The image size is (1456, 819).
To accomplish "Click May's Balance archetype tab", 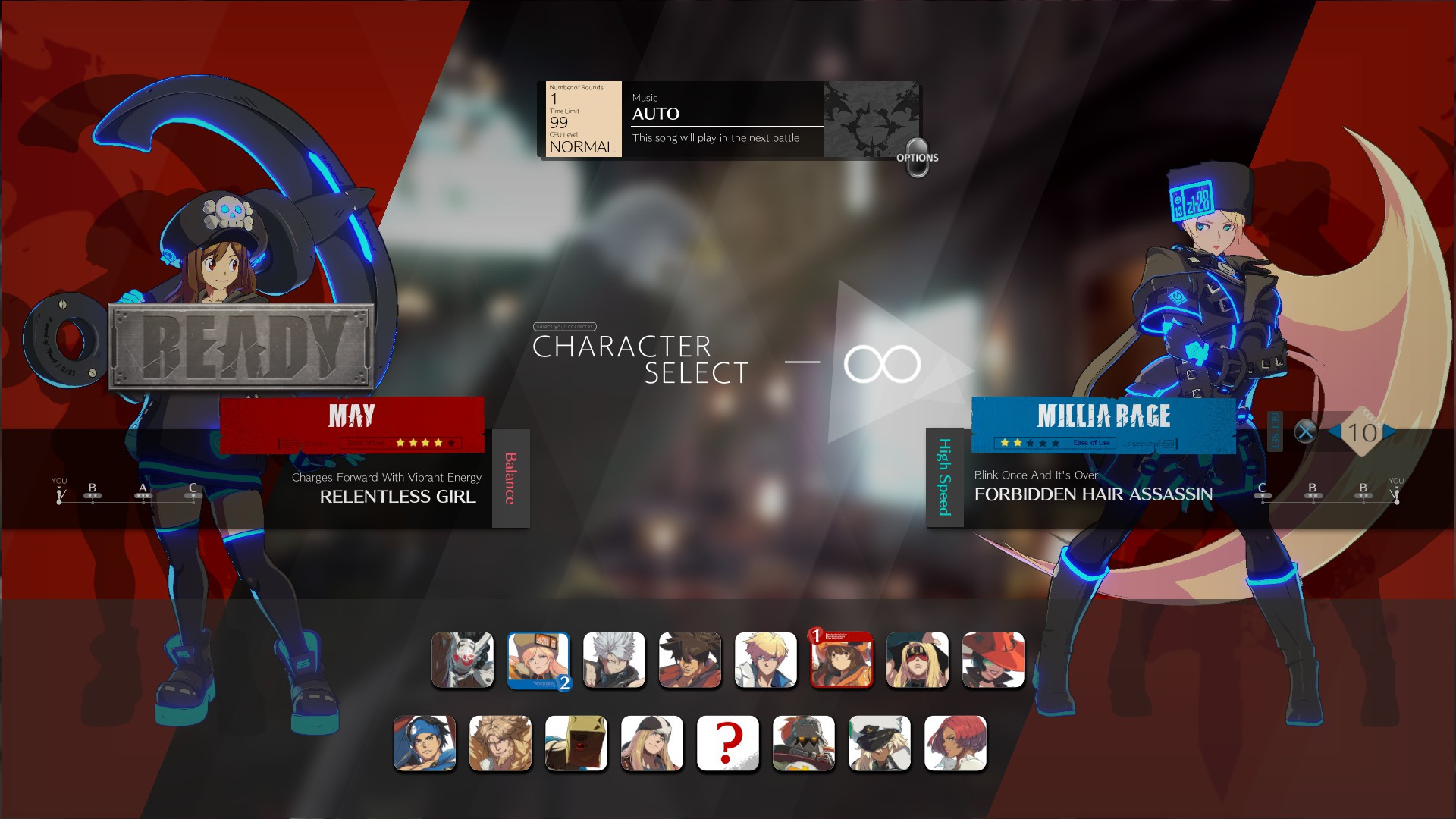I will pyautogui.click(x=510, y=479).
